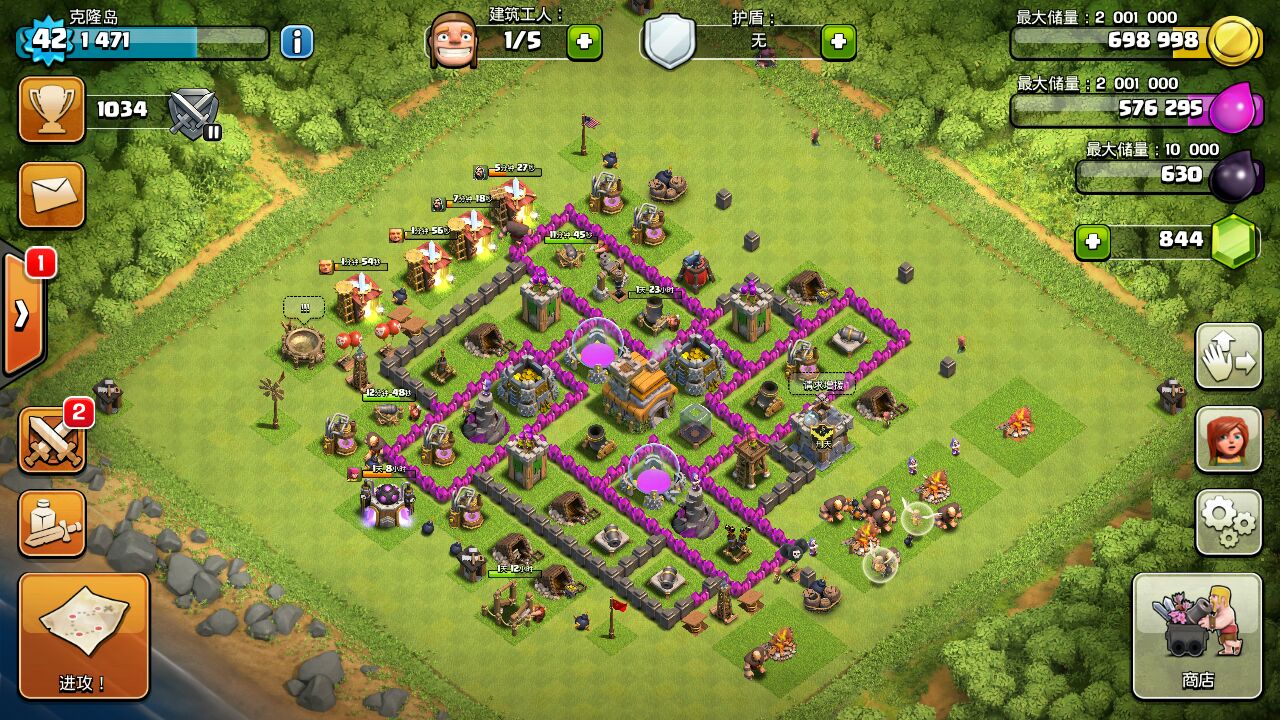
Task: Open the blue player info button
Action: pos(296,41)
